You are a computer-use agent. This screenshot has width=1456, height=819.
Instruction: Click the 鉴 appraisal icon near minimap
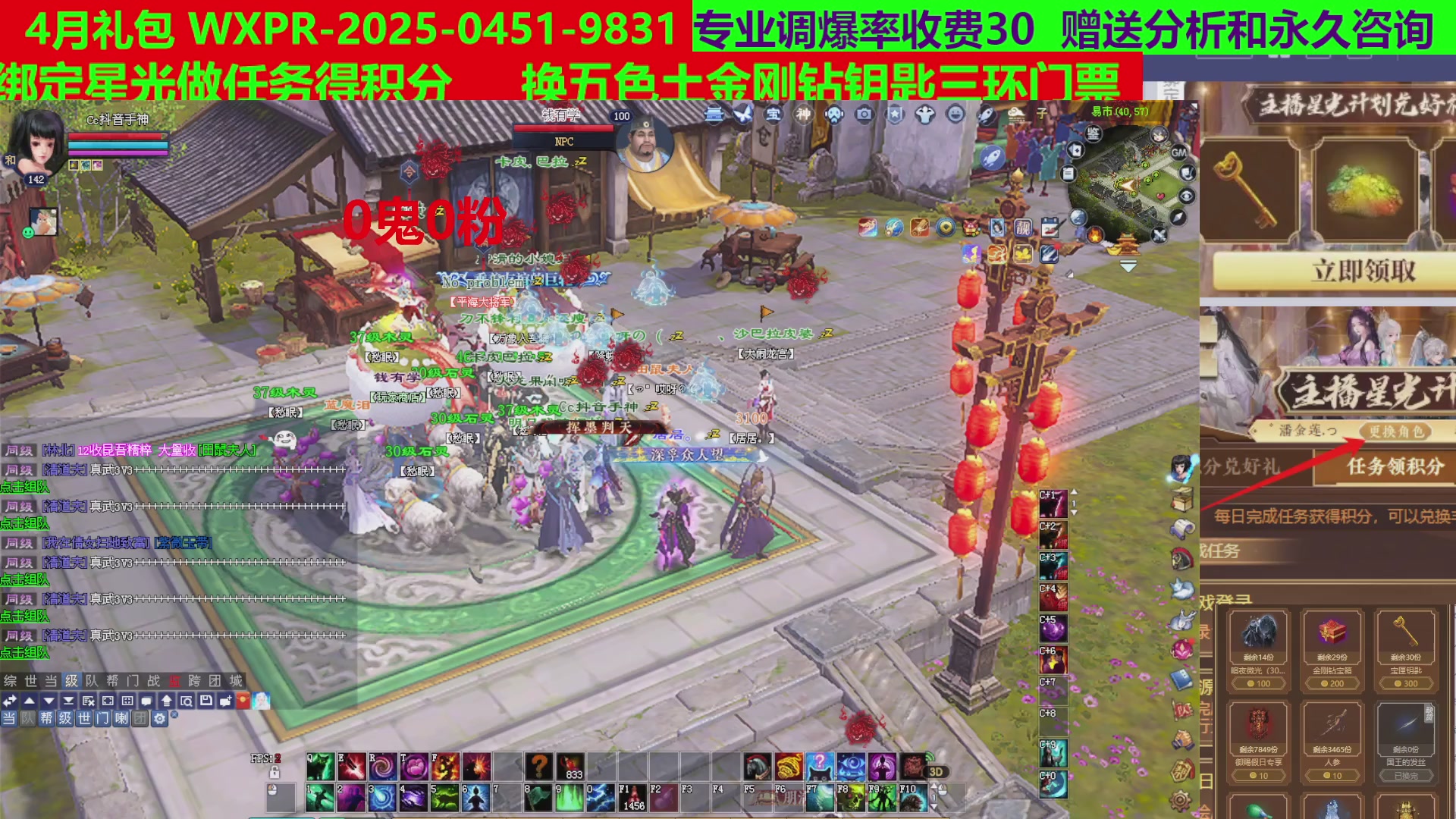(1094, 134)
